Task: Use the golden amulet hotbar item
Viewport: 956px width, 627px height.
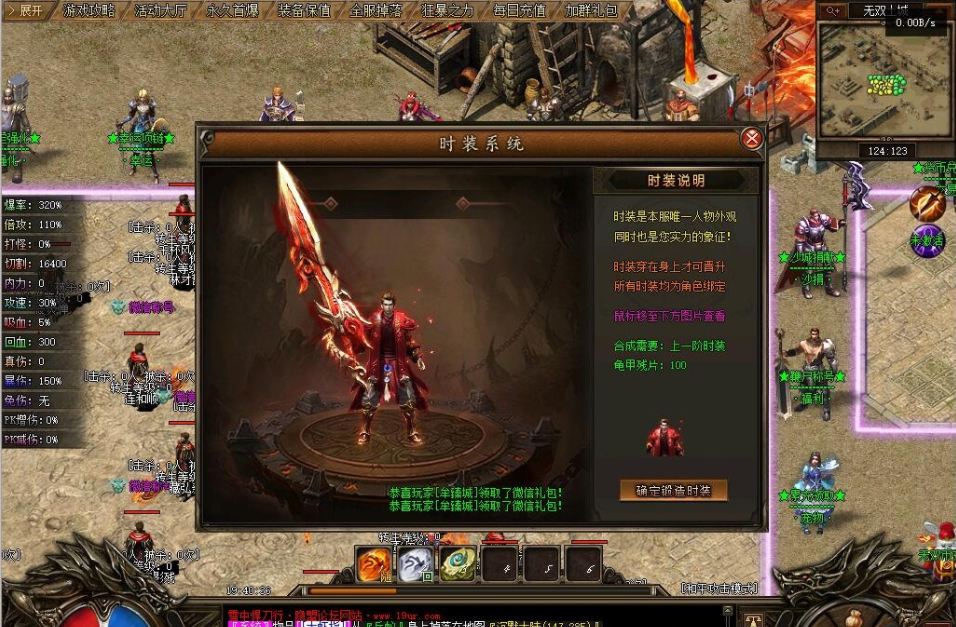Action: pos(458,565)
